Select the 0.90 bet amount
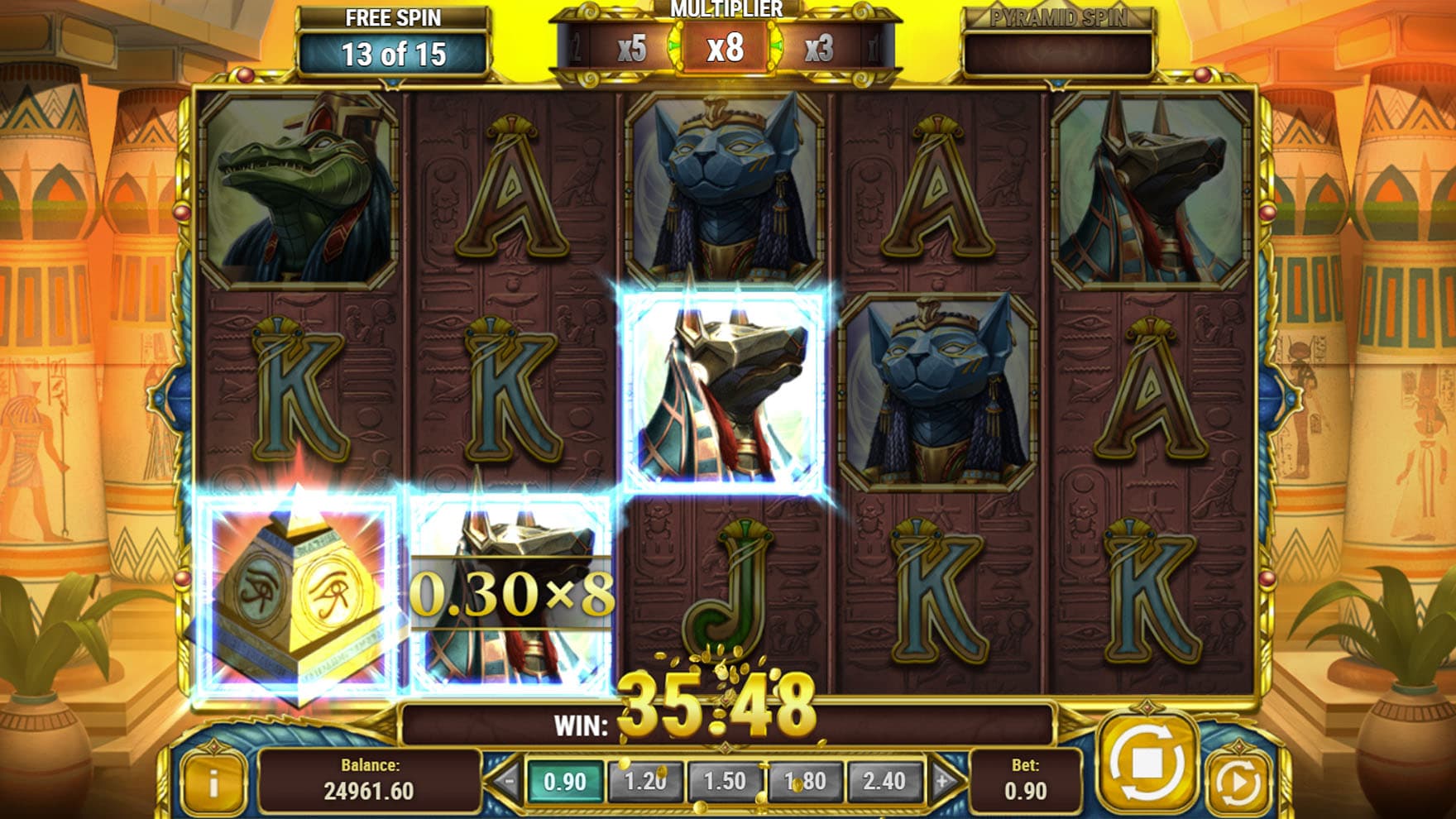1456x819 pixels. [x=565, y=782]
